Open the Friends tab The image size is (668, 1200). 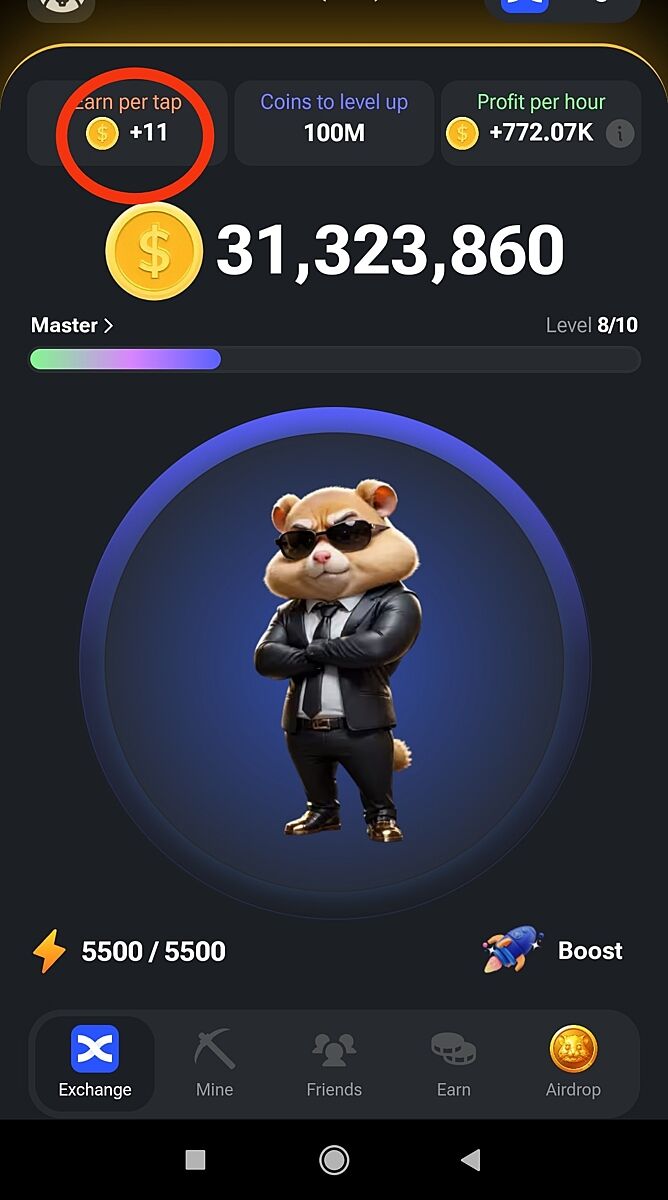tap(334, 1063)
